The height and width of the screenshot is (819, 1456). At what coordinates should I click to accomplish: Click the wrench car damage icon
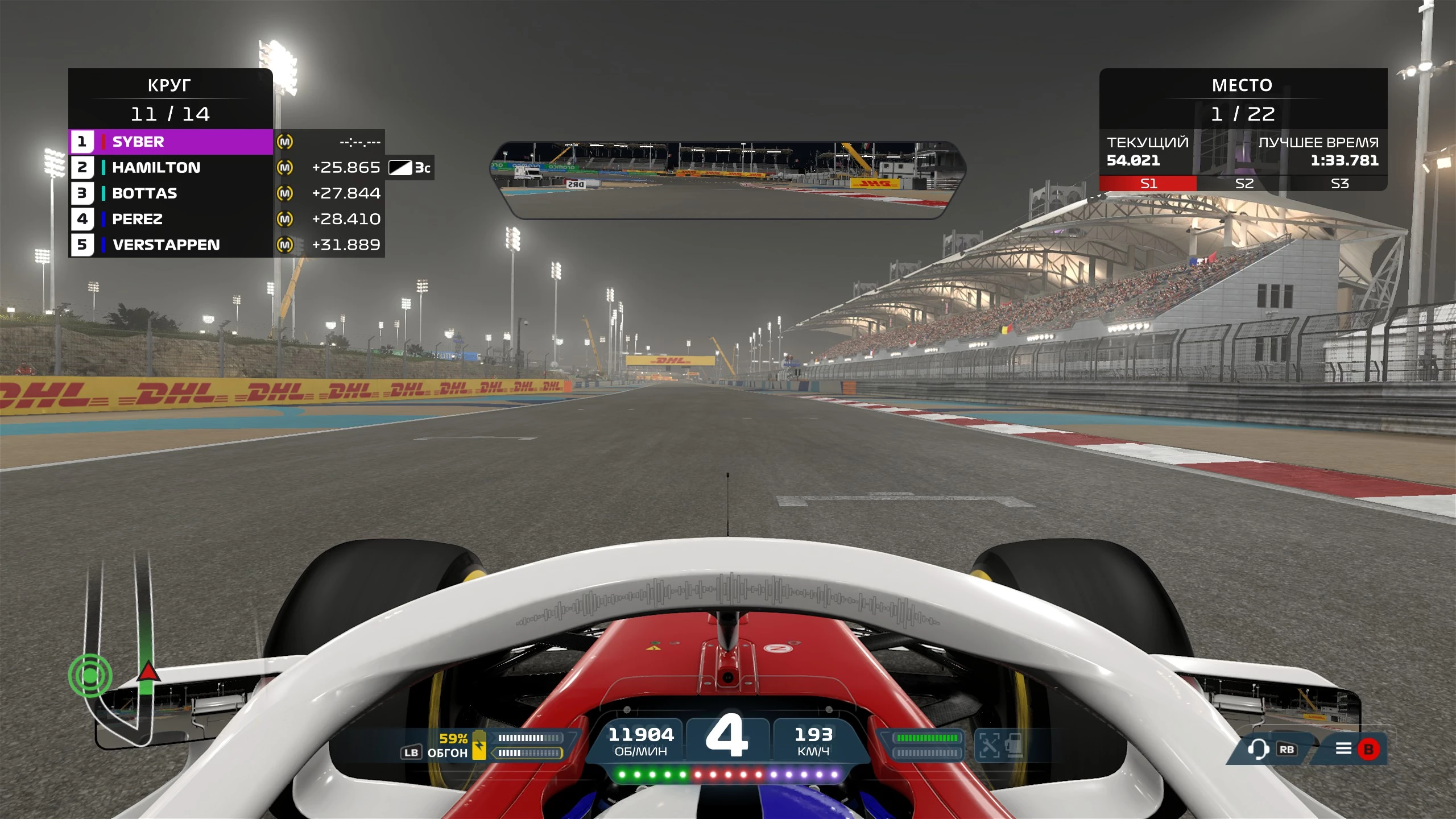click(x=989, y=745)
